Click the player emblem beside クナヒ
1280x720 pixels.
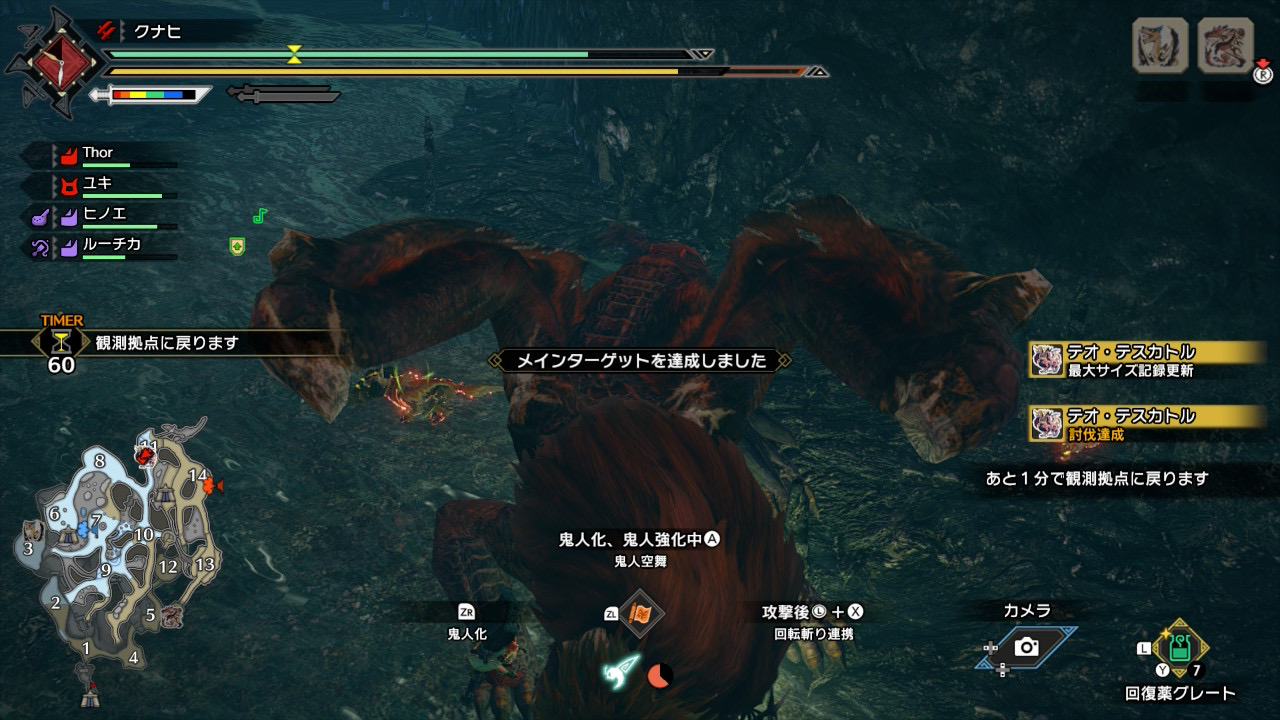pyautogui.click(x=51, y=63)
